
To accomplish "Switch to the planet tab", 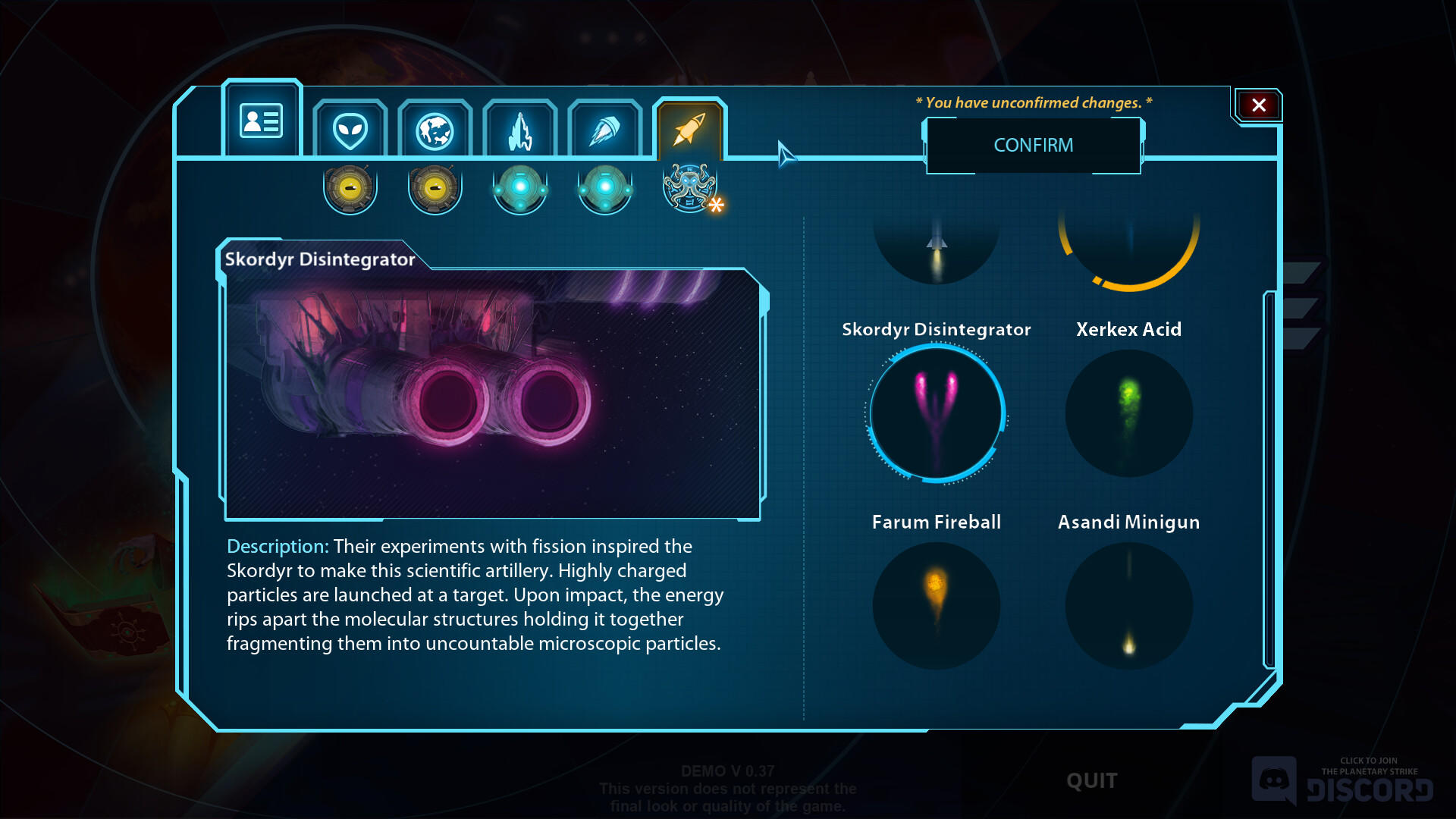I will click(x=435, y=129).
